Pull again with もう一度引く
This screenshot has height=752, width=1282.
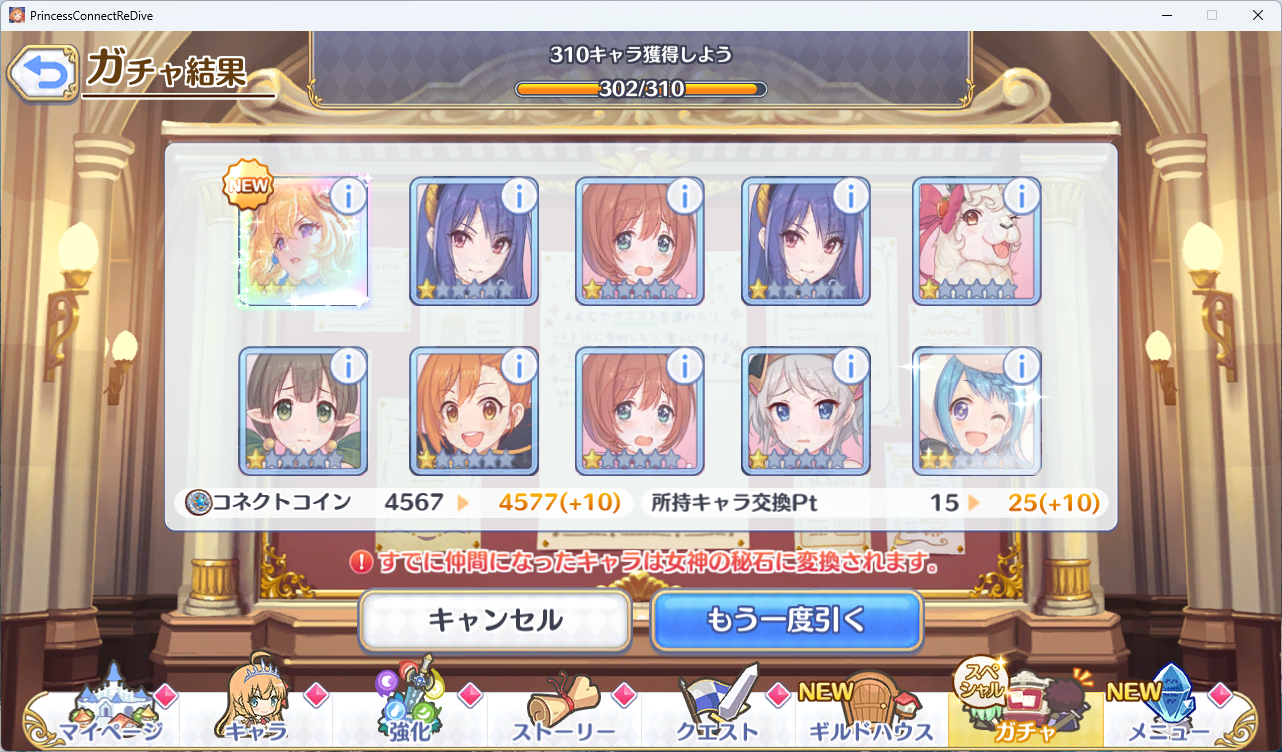coord(786,620)
